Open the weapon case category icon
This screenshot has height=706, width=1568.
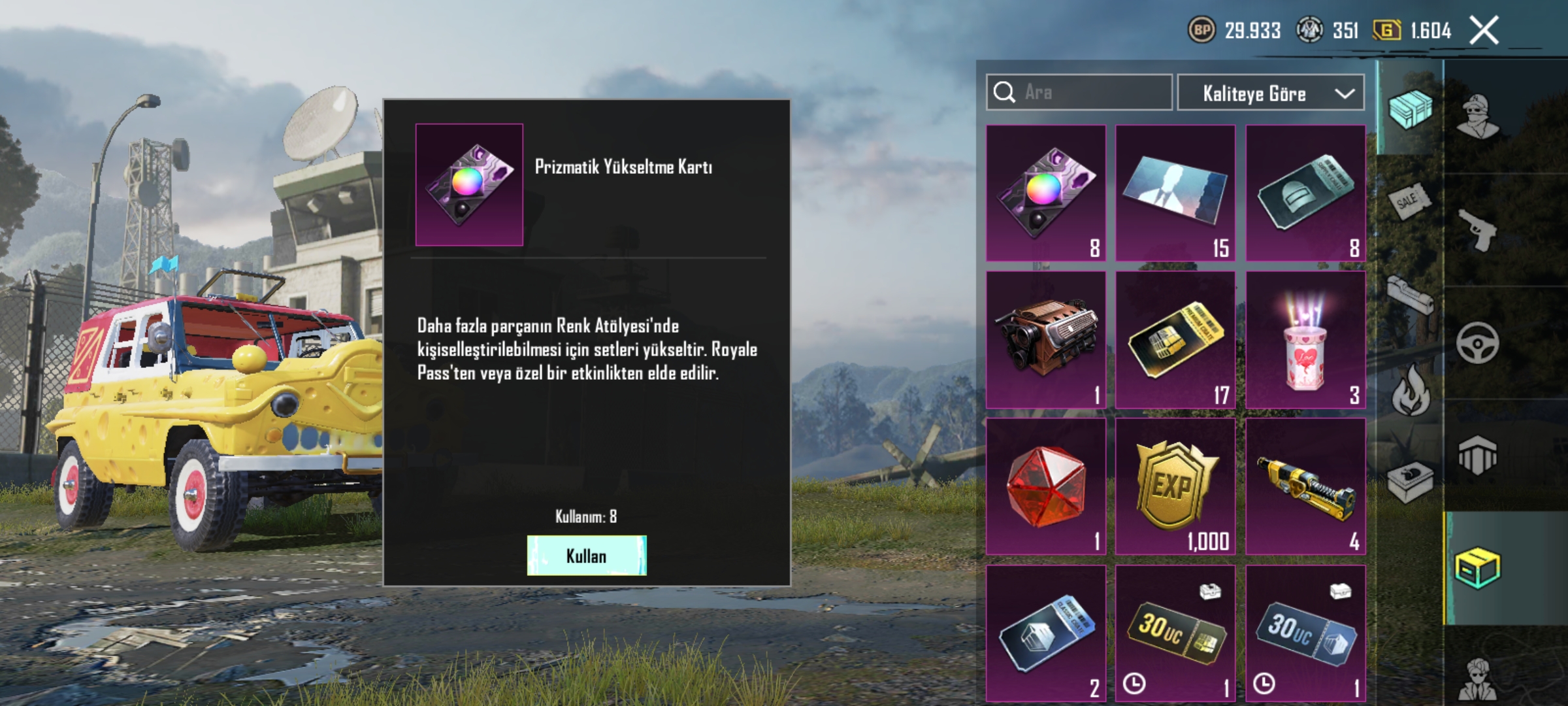(x=1409, y=294)
